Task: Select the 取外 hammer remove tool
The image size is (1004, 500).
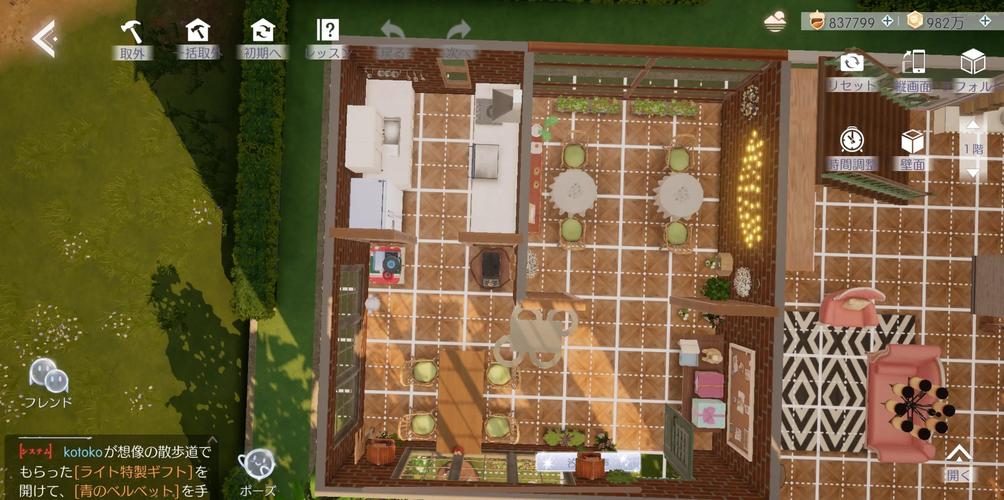Action: click(132, 37)
